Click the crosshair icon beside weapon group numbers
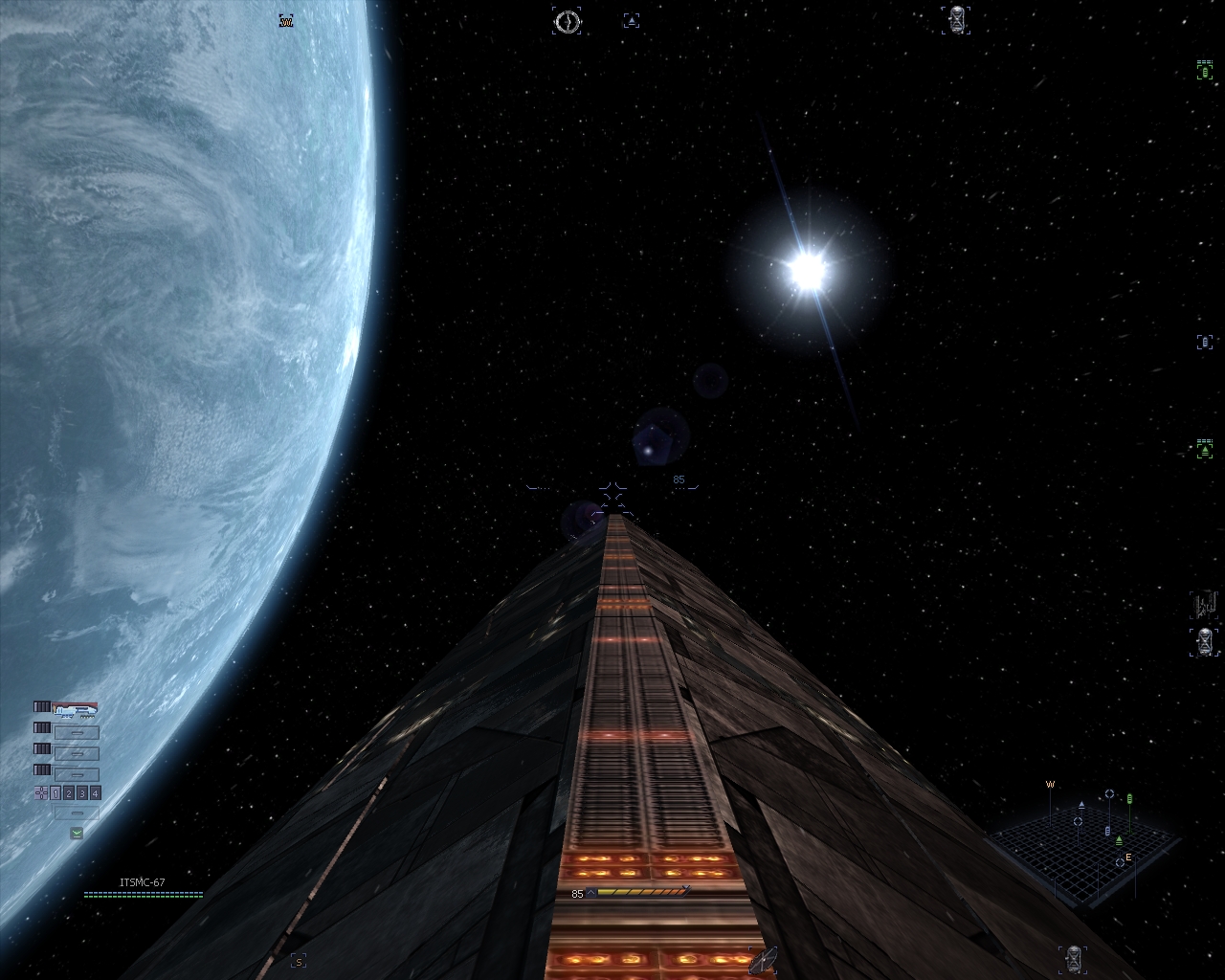 [41, 792]
